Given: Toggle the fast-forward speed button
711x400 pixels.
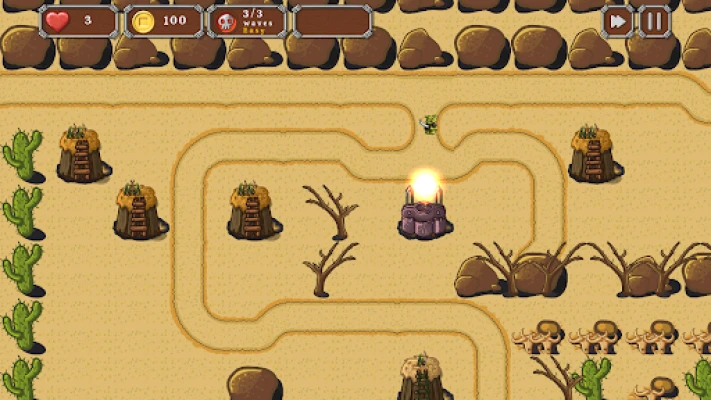Looking at the screenshot, I should point(618,21).
